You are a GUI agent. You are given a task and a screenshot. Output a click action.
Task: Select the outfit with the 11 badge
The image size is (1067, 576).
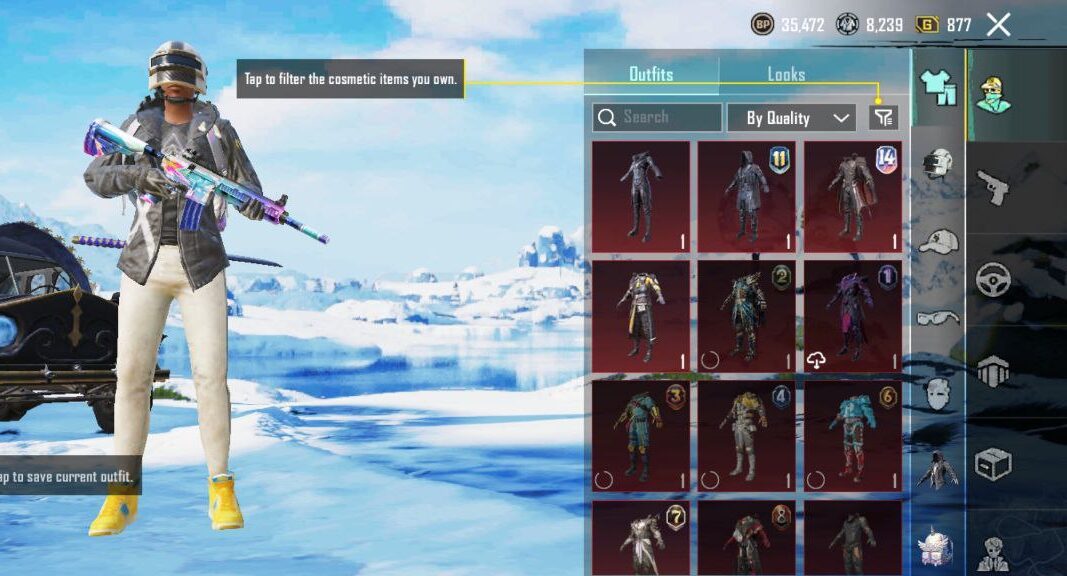tap(746, 197)
